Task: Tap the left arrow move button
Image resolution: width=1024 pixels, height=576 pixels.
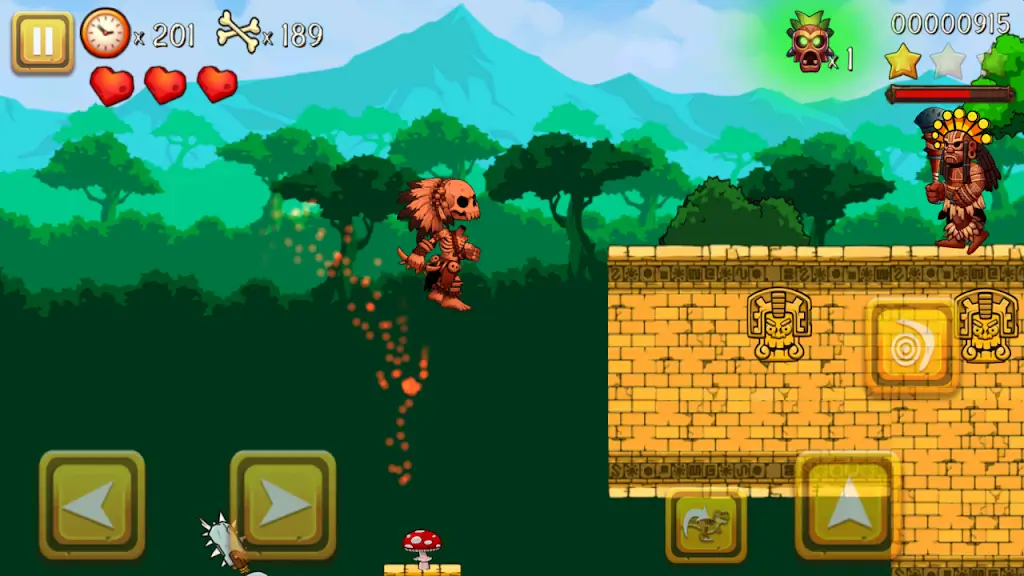Action: [92, 505]
